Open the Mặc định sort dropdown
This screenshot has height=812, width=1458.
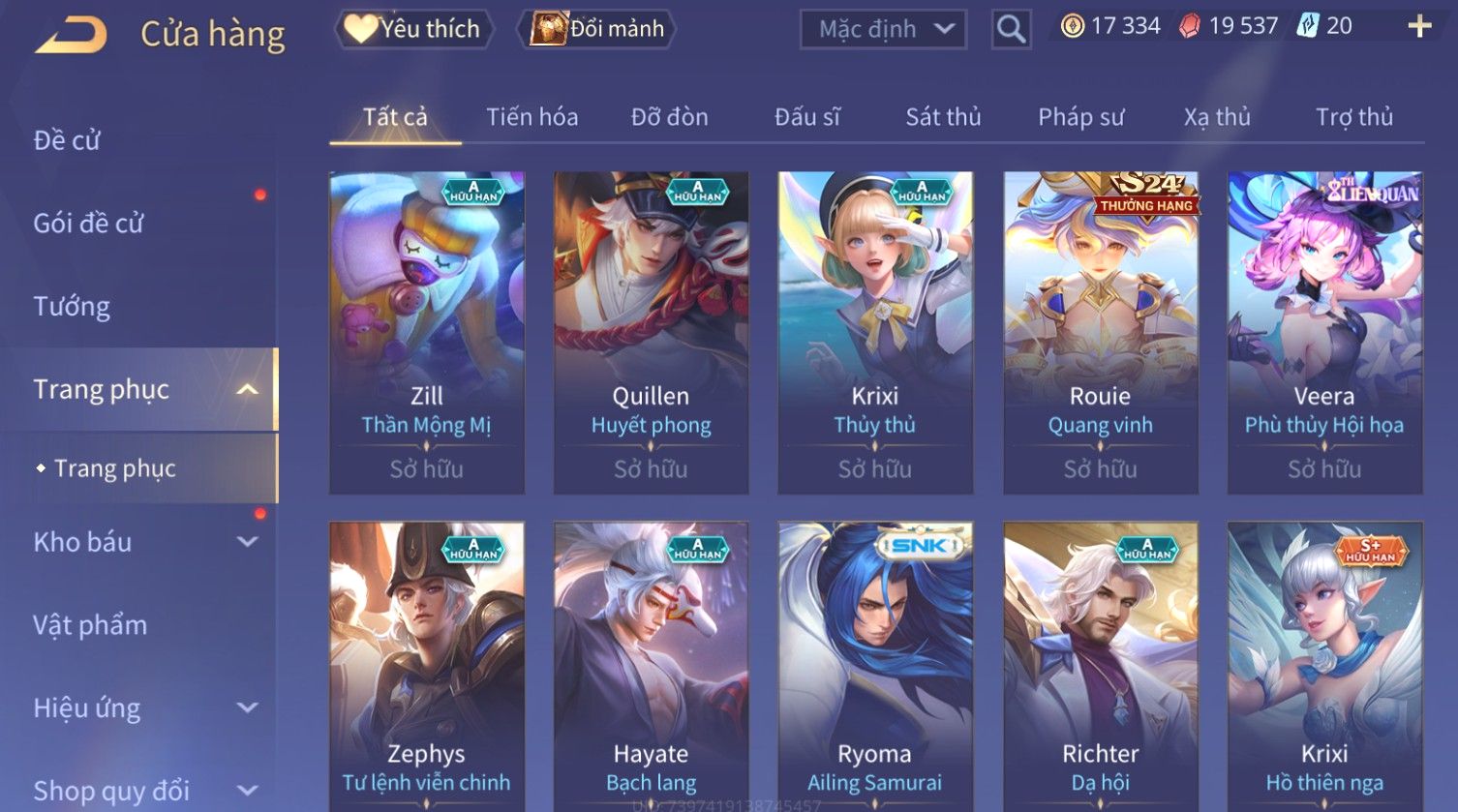(883, 30)
